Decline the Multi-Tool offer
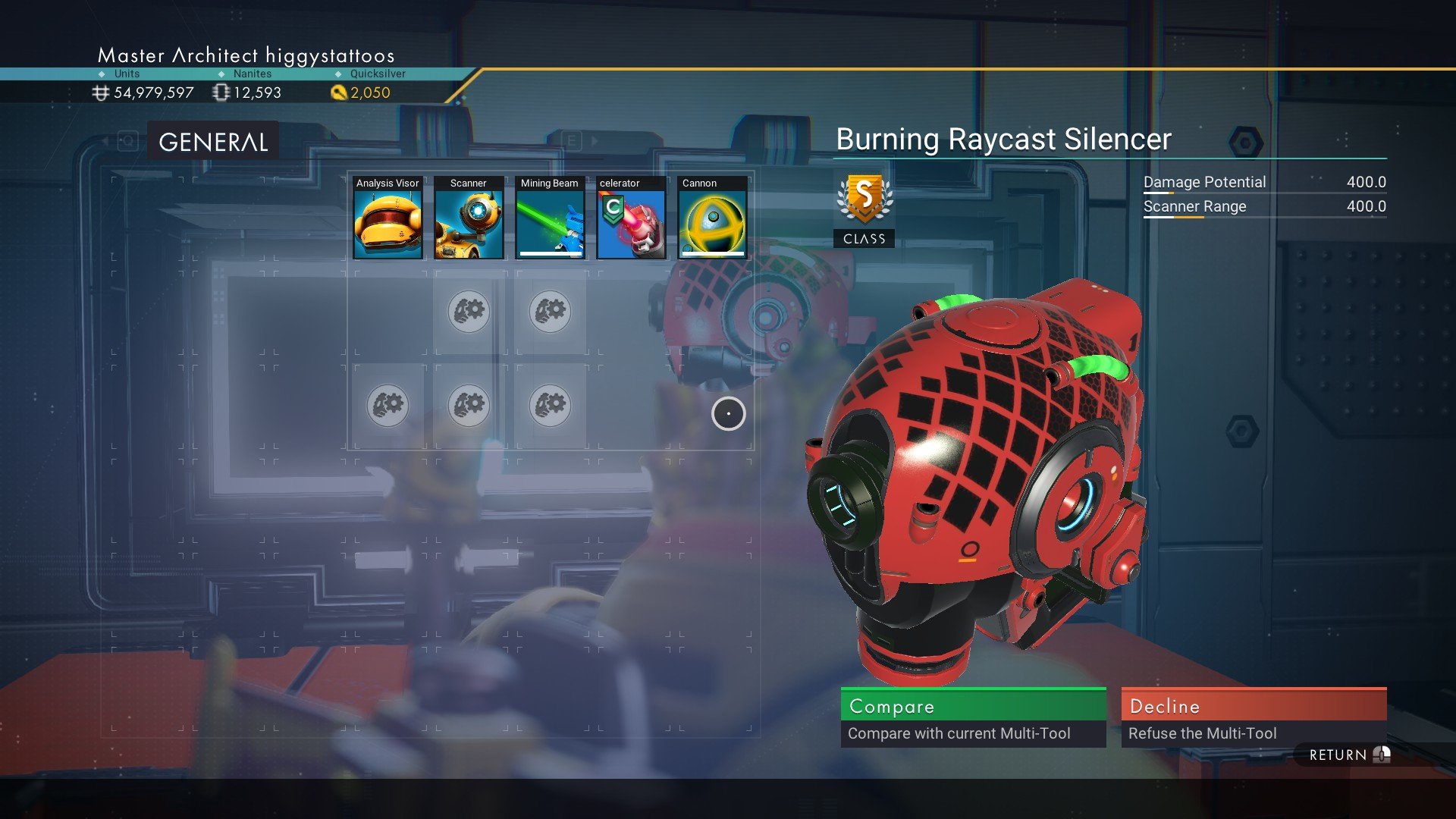1456x819 pixels. coord(1254,717)
